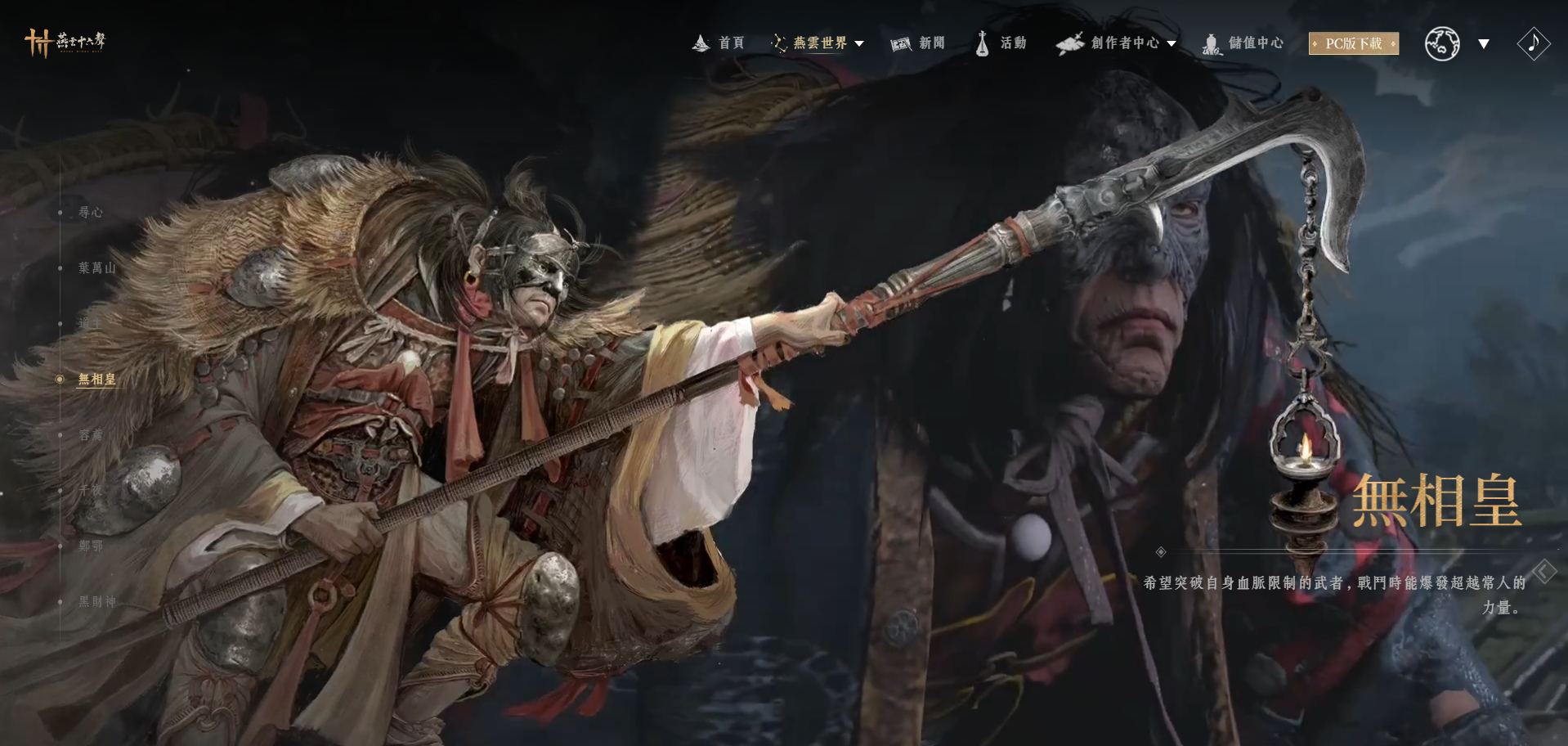Visit the 儲值中心 top-up center

coord(1243,43)
